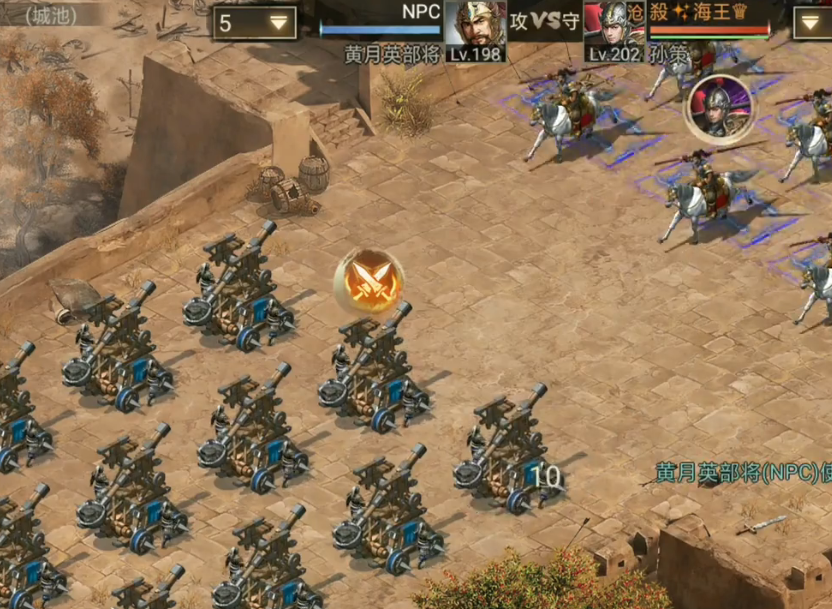The width and height of the screenshot is (832, 609).
Task: Tap the crossed swords battle icon
Action: pos(369,282)
